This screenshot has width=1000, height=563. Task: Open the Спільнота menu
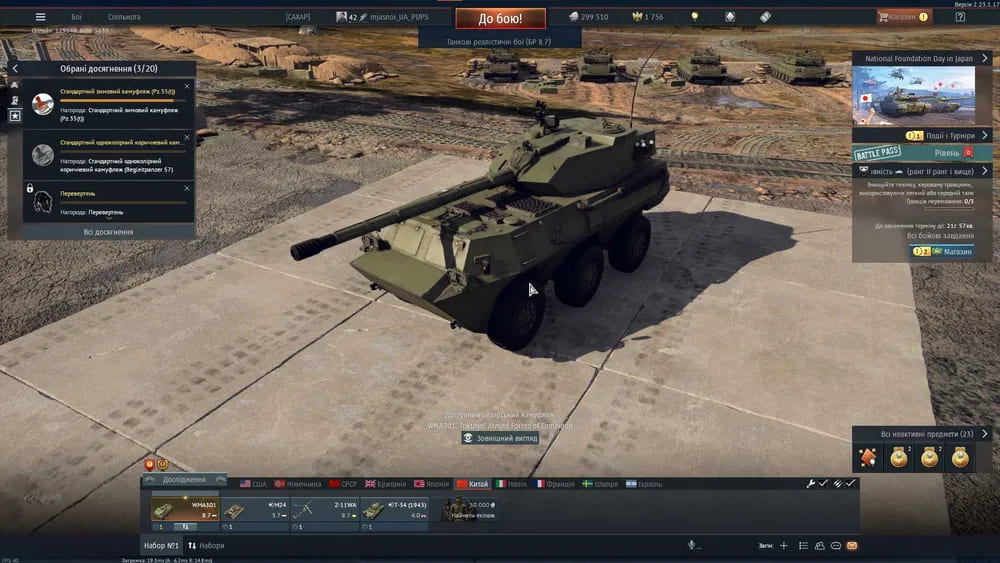(124, 17)
